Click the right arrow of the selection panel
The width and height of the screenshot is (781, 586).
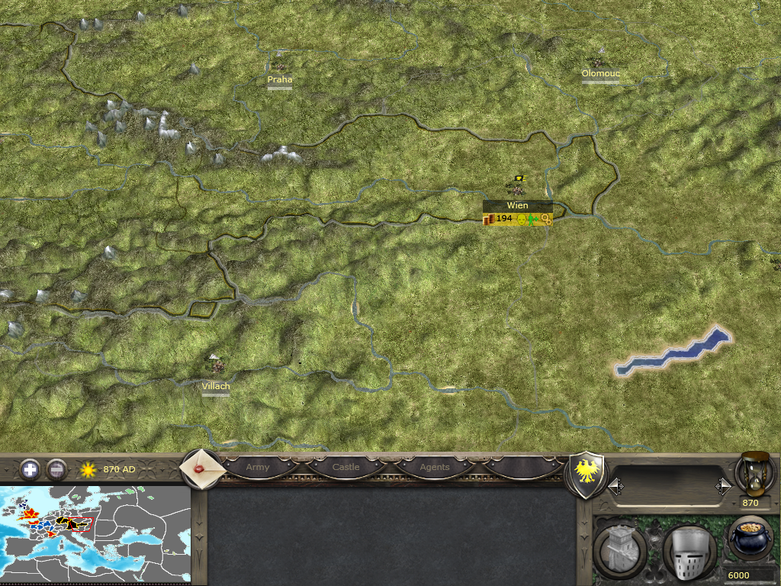pyautogui.click(x=723, y=485)
